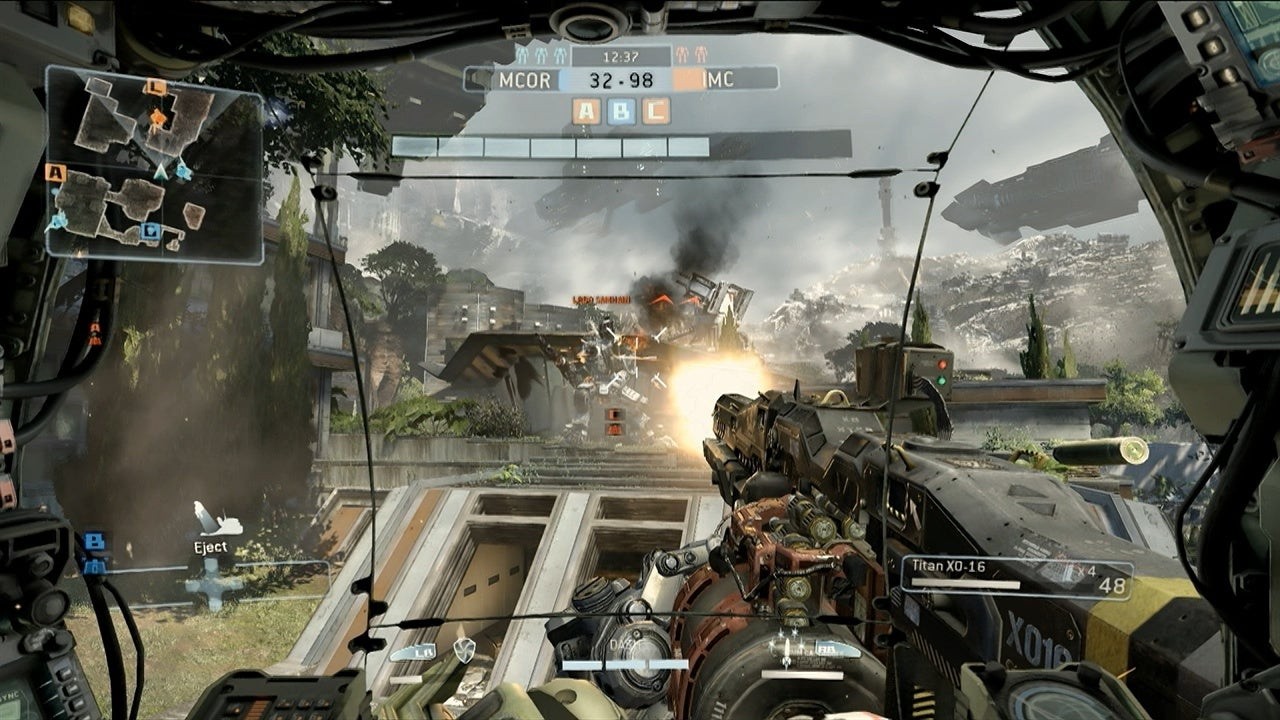Viewport: 1280px width, 720px height.
Task: Select the blue hardpoint B status icon
Action: coord(621,111)
